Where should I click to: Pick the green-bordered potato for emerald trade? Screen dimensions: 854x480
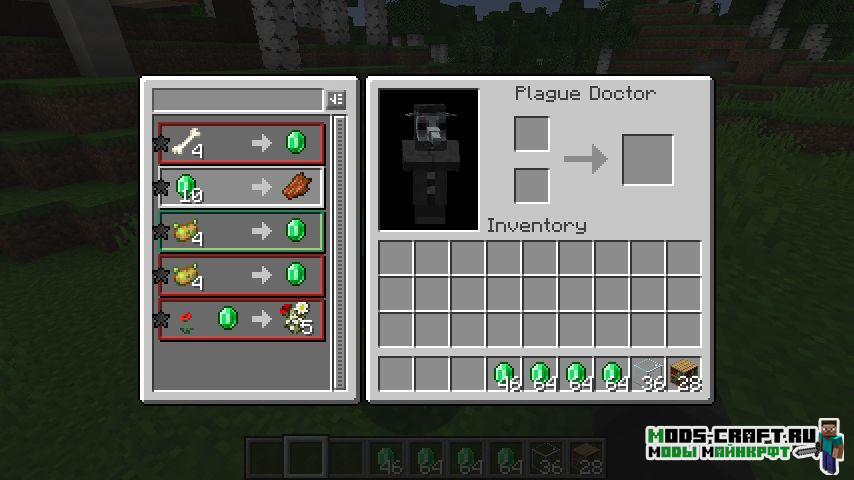[x=241, y=231]
